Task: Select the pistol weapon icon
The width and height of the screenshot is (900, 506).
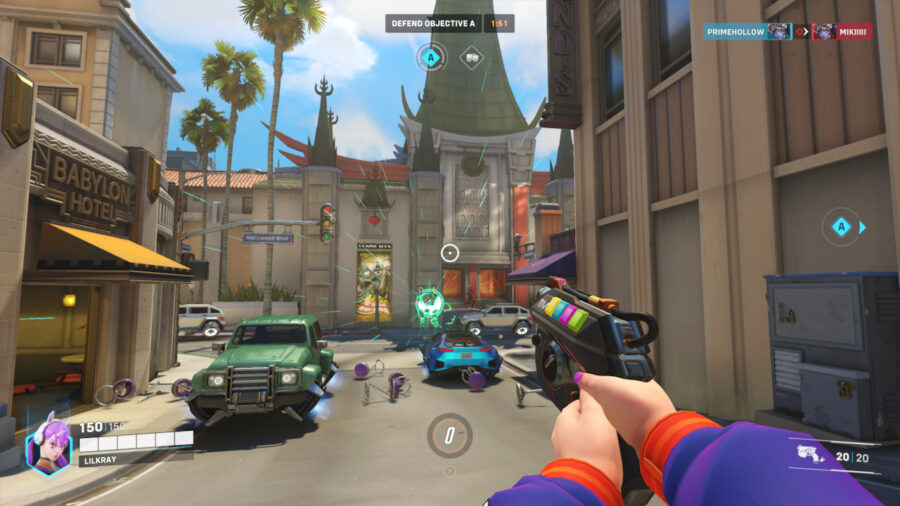Action: click(x=810, y=457)
